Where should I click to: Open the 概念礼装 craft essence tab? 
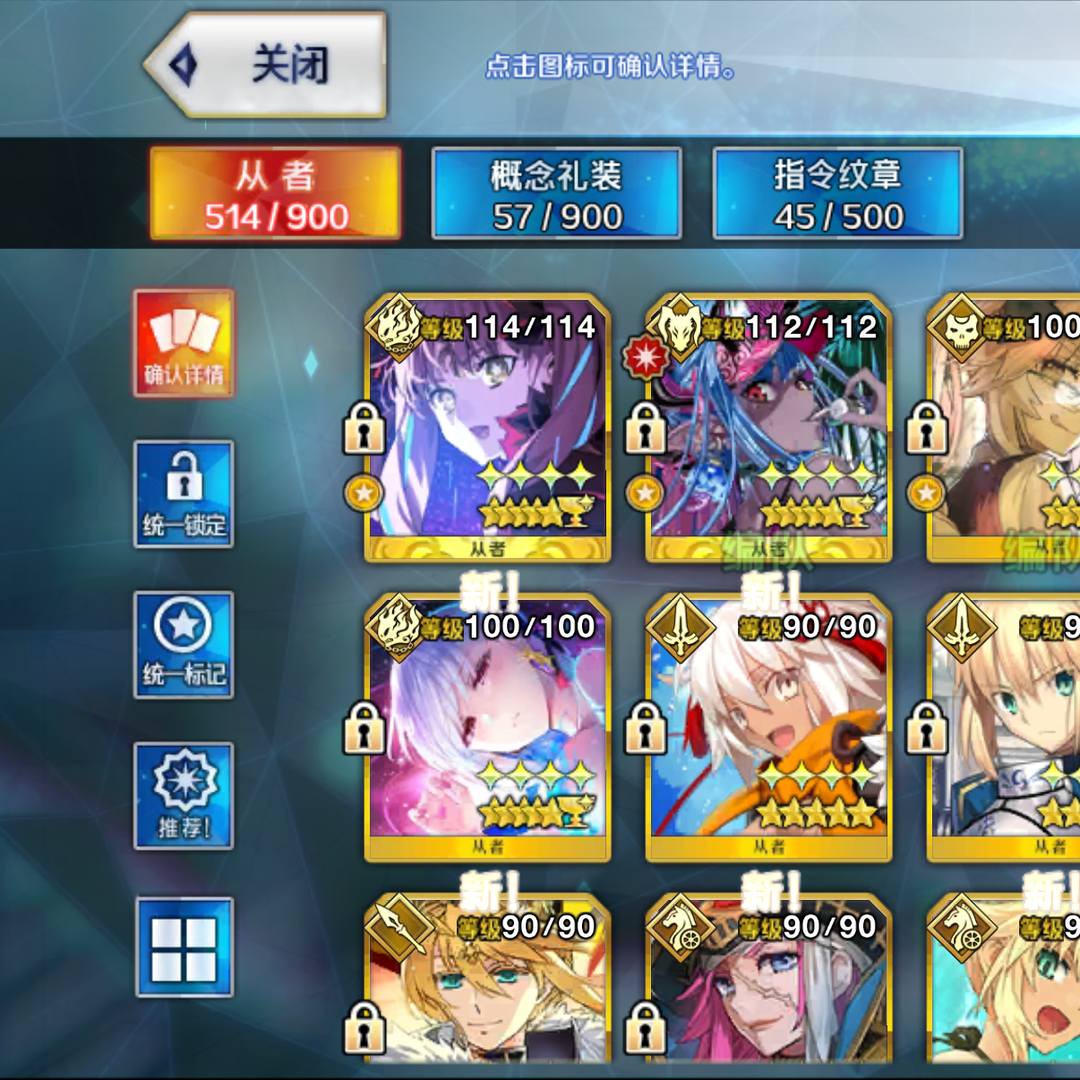pos(556,194)
